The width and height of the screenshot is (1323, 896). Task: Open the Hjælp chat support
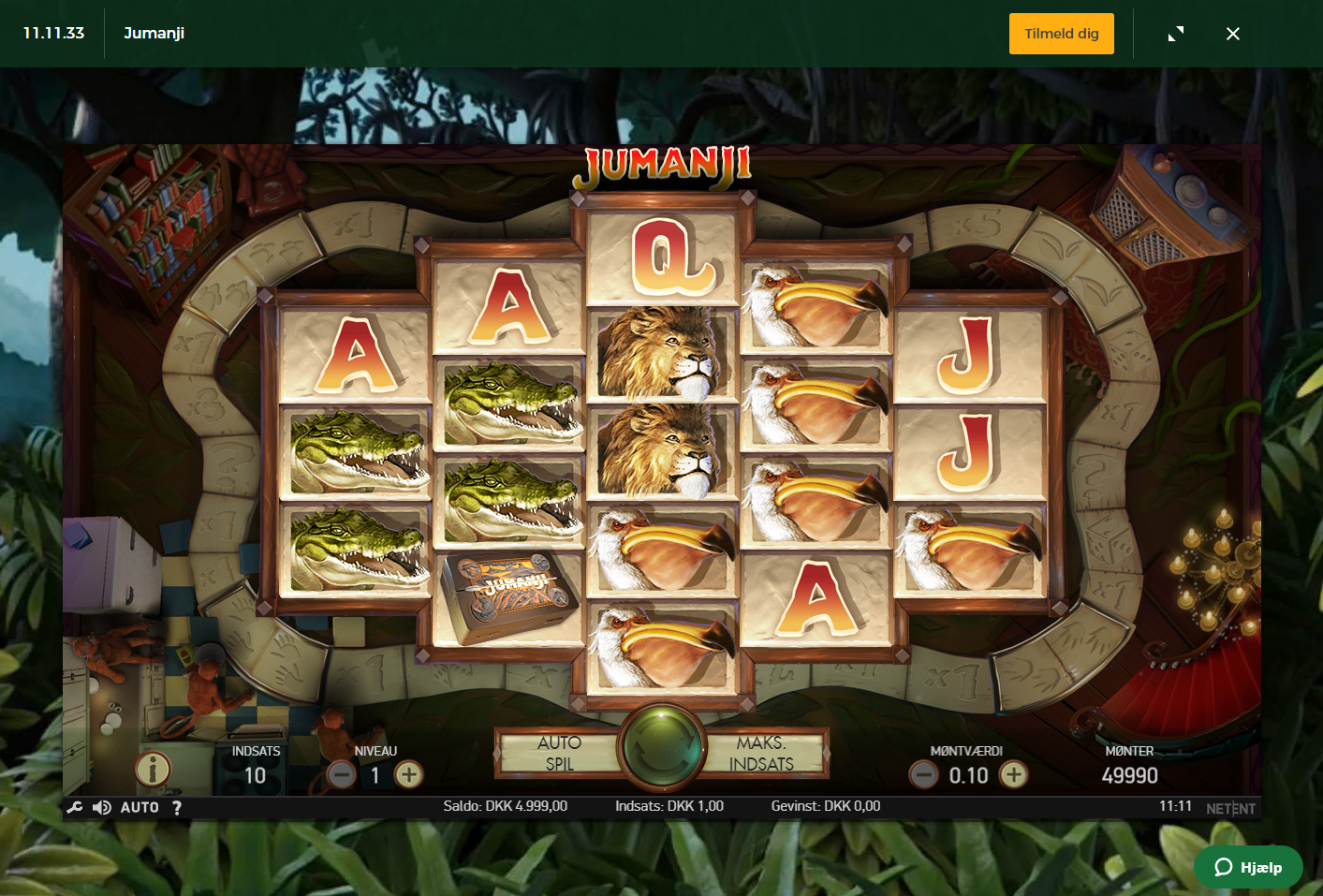click(x=1248, y=867)
